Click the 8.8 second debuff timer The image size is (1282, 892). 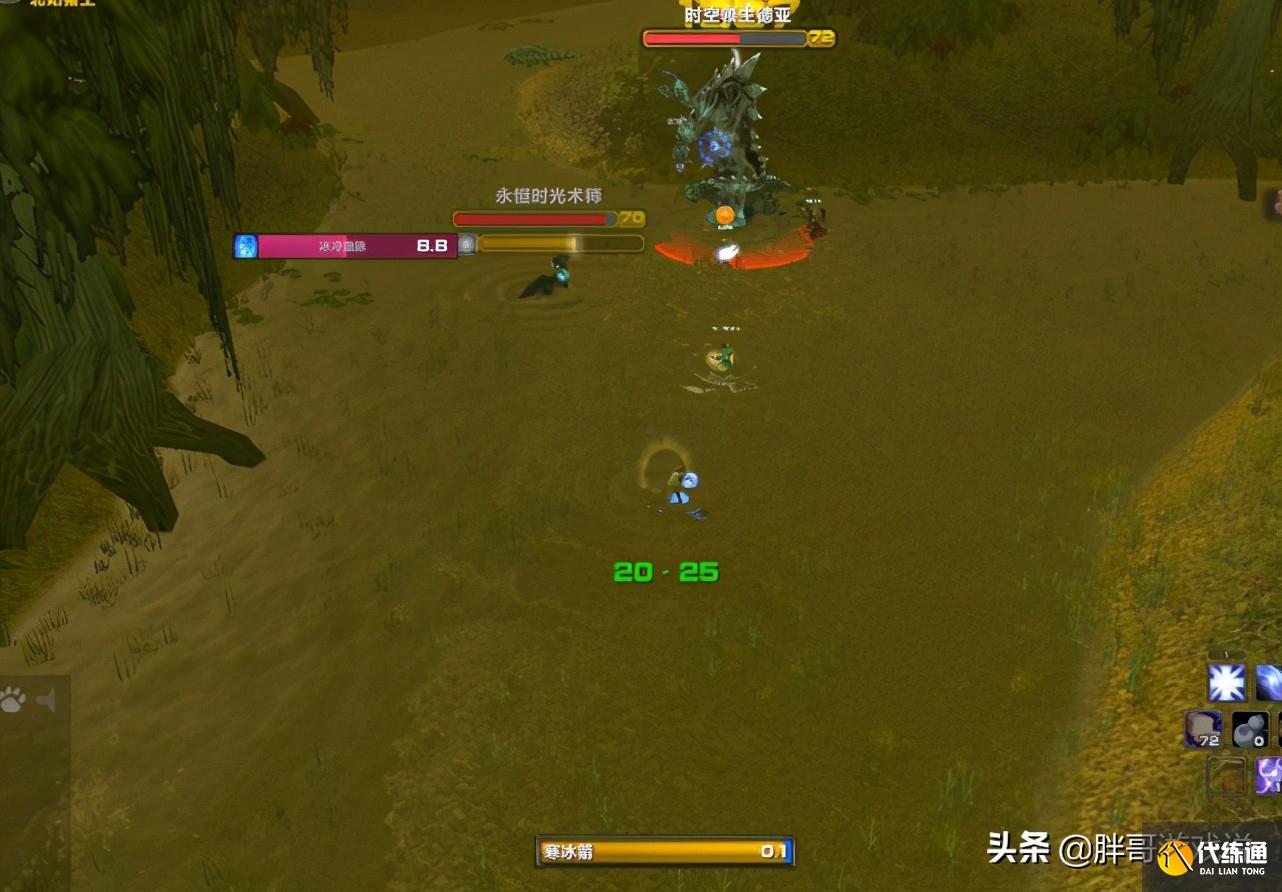(430, 245)
